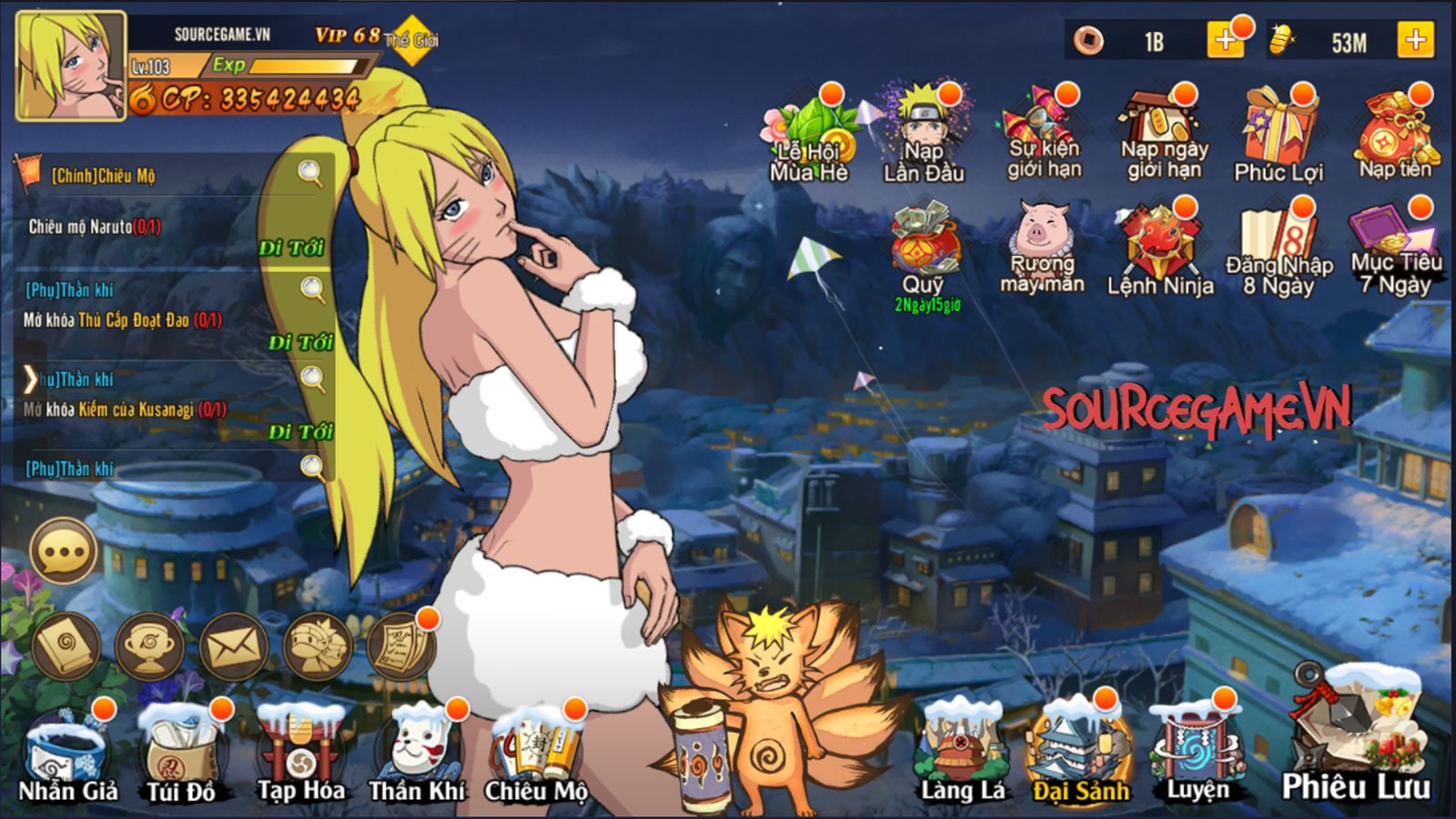Open the Nạp tiền recharge bag
Screen dimensions: 1456x819
(1396, 135)
